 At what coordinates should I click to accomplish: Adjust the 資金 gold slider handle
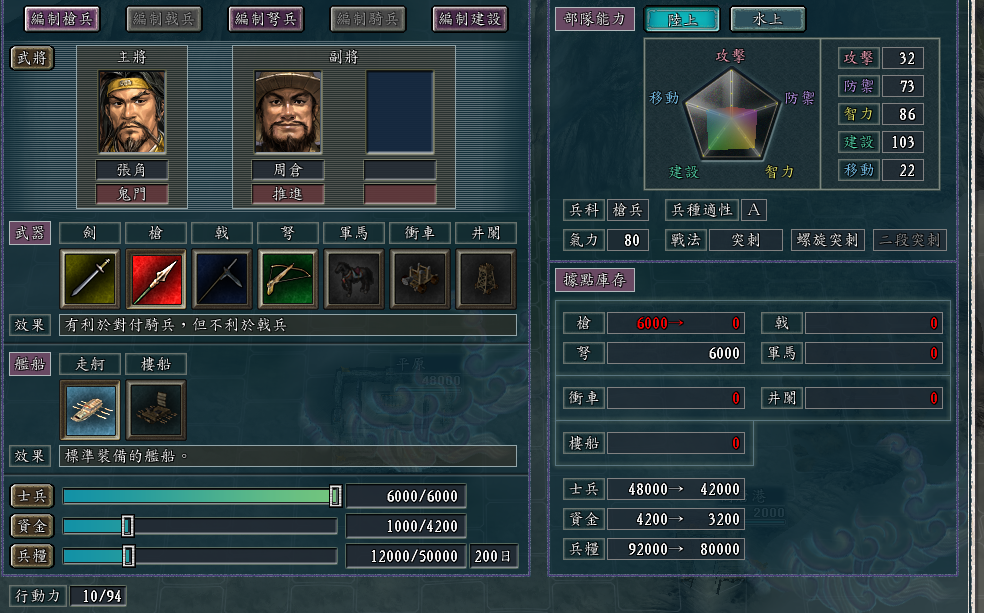click(127, 526)
